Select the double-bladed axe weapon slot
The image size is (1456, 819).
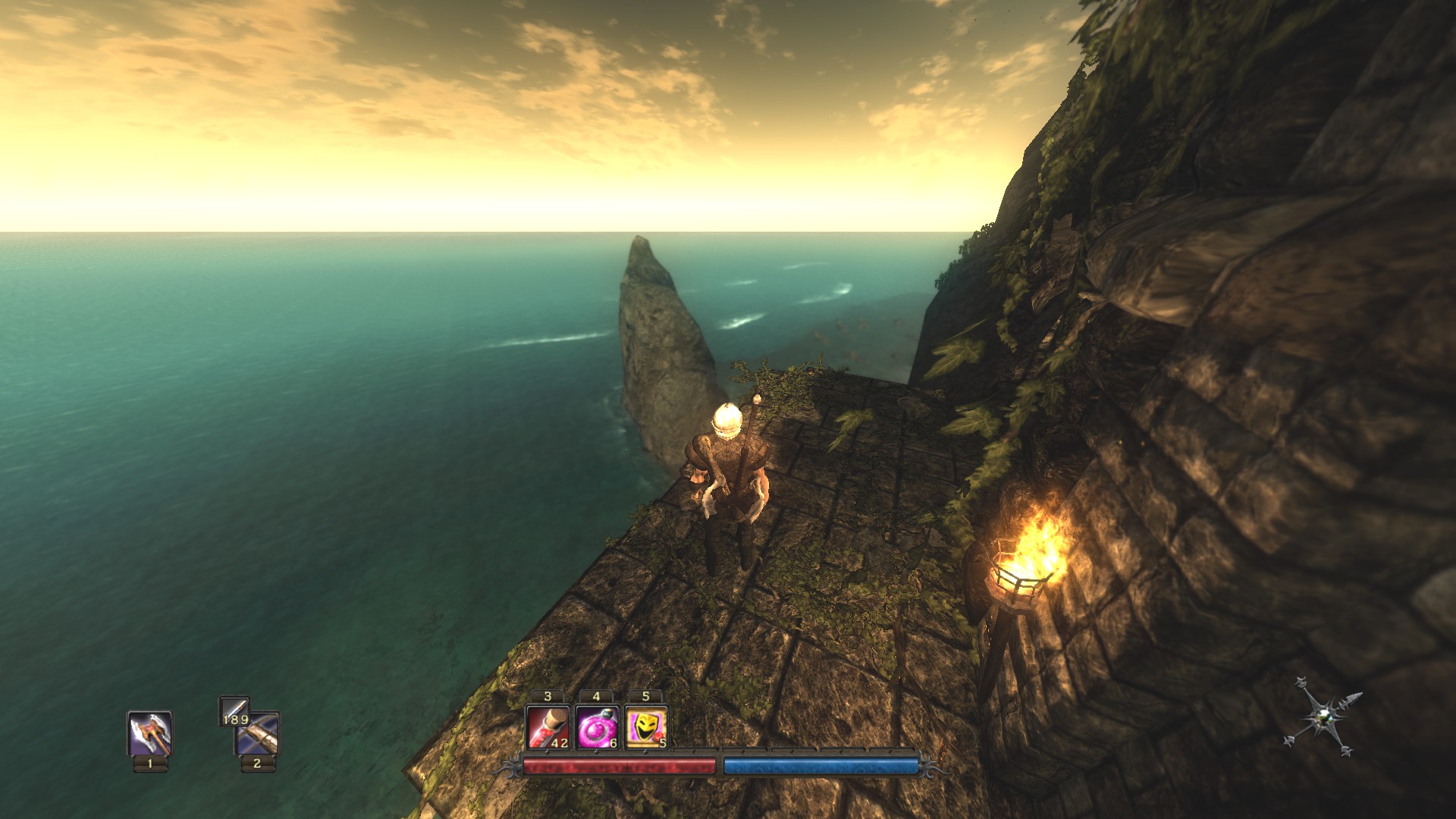pyautogui.click(x=149, y=733)
